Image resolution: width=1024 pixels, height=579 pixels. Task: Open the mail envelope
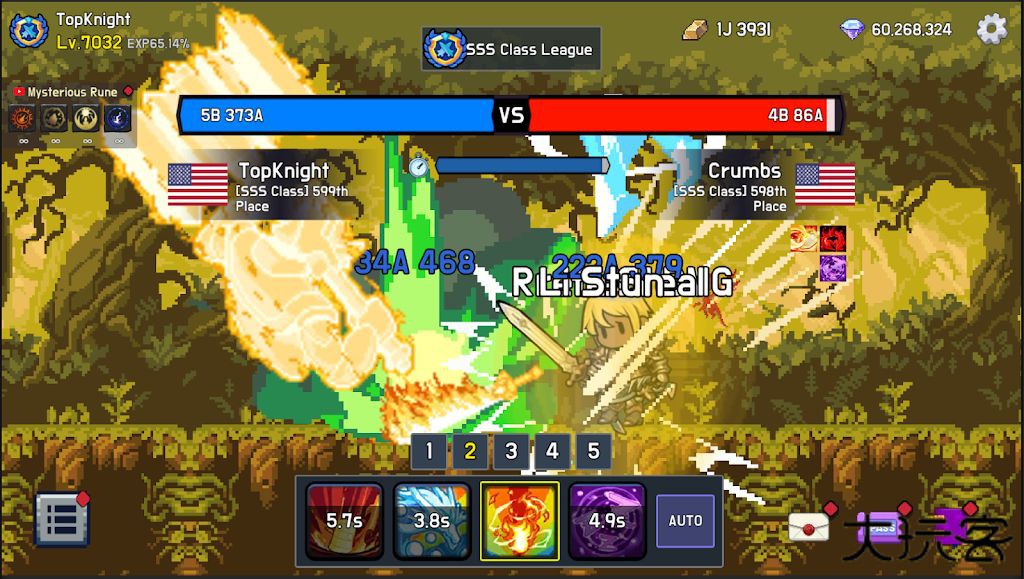point(808,527)
